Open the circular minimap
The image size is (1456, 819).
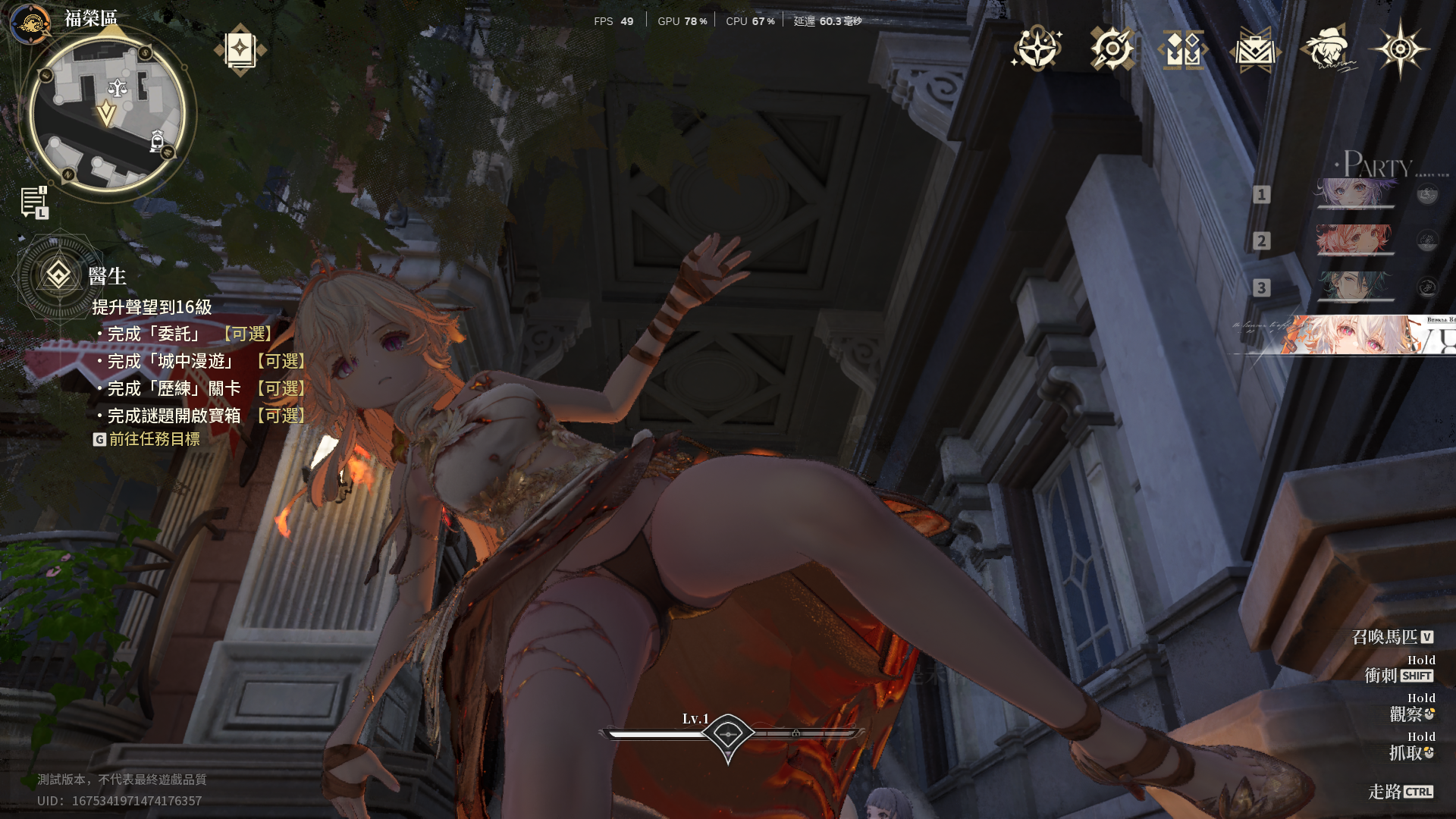click(106, 114)
